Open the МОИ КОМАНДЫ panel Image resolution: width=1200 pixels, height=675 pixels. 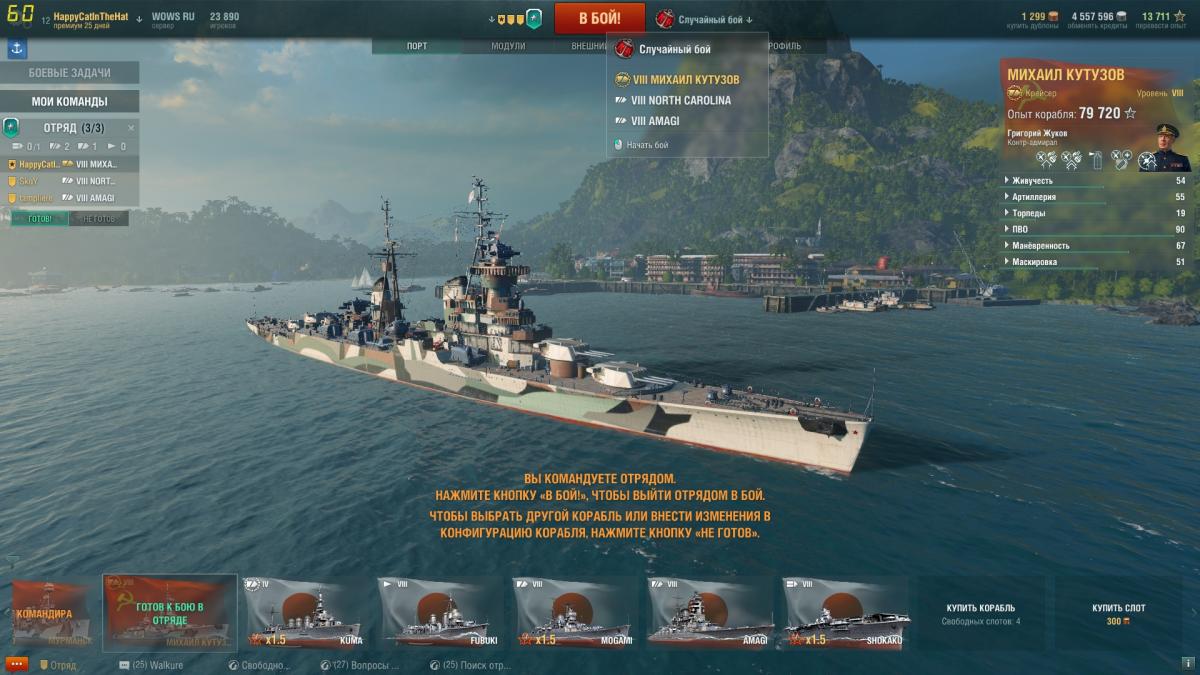pyautogui.click(x=69, y=101)
